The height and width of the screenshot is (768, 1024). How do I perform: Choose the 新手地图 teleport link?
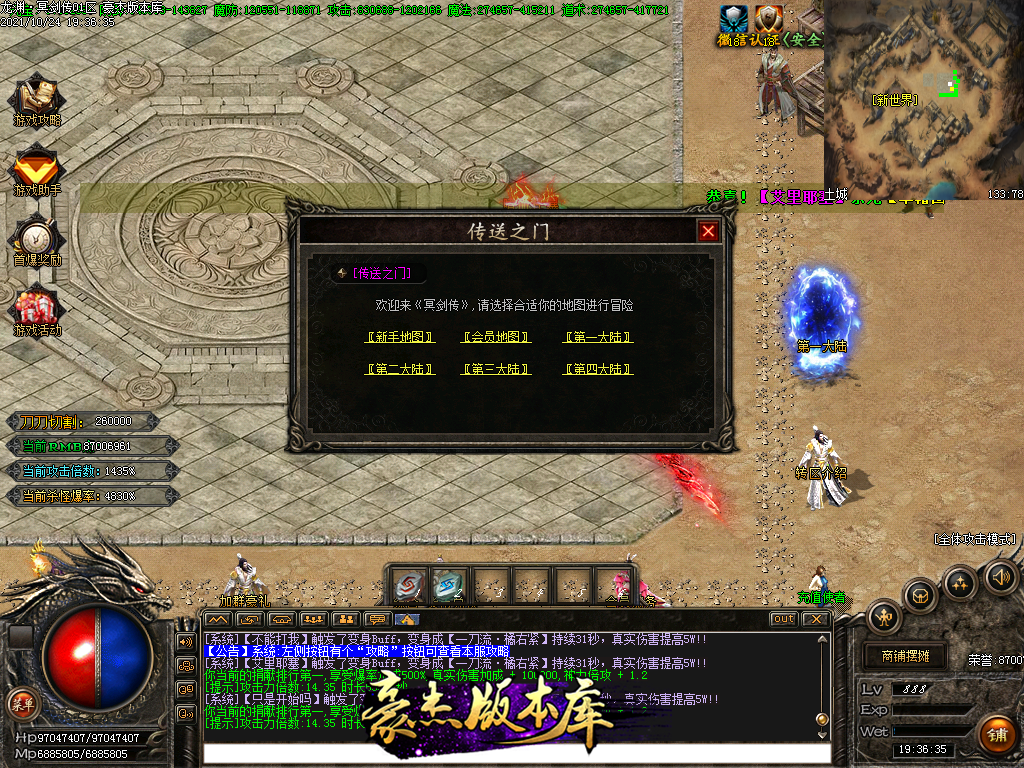pos(400,338)
